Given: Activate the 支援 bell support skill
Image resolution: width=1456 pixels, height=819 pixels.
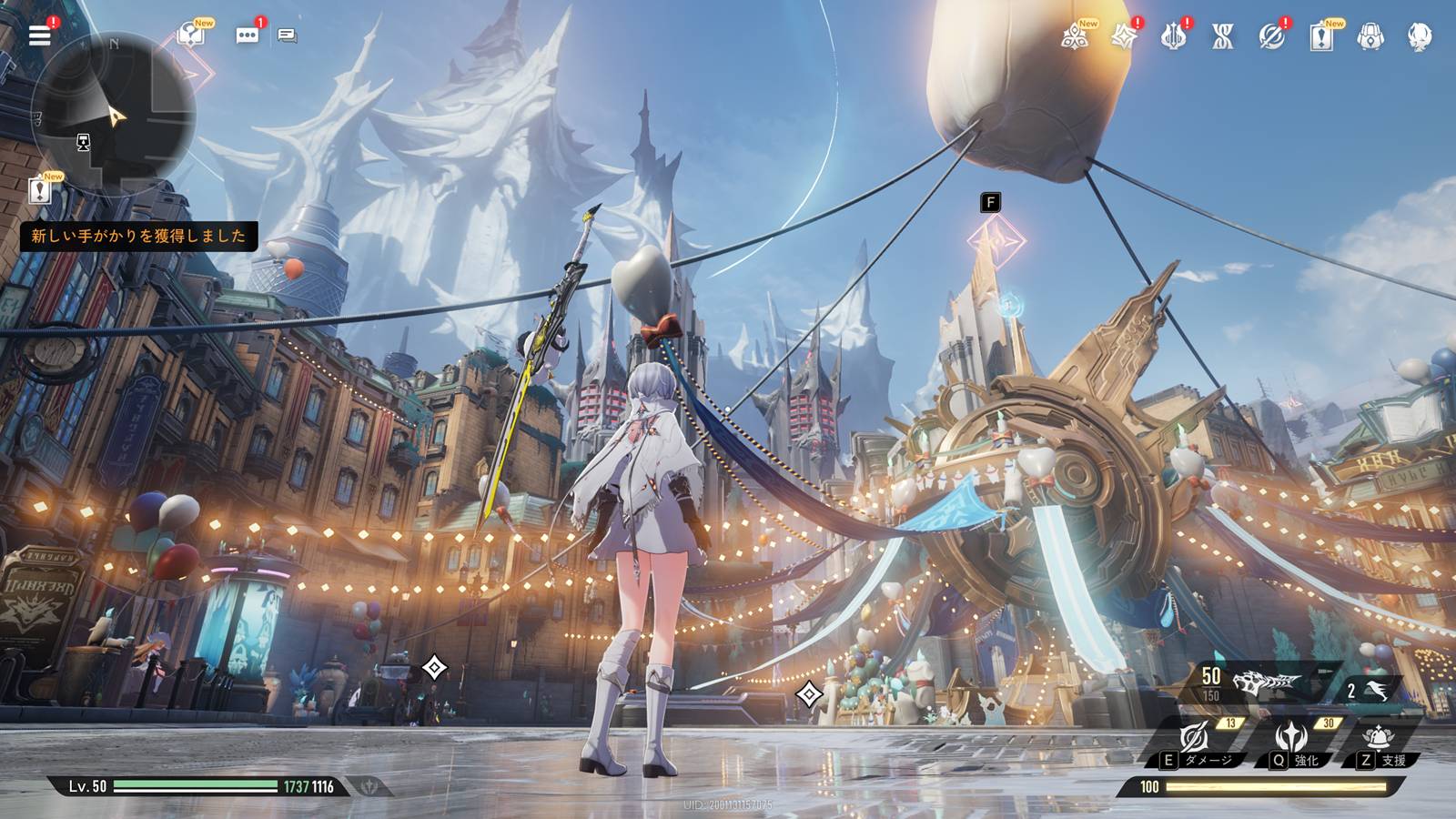Looking at the screenshot, I should tap(1378, 738).
